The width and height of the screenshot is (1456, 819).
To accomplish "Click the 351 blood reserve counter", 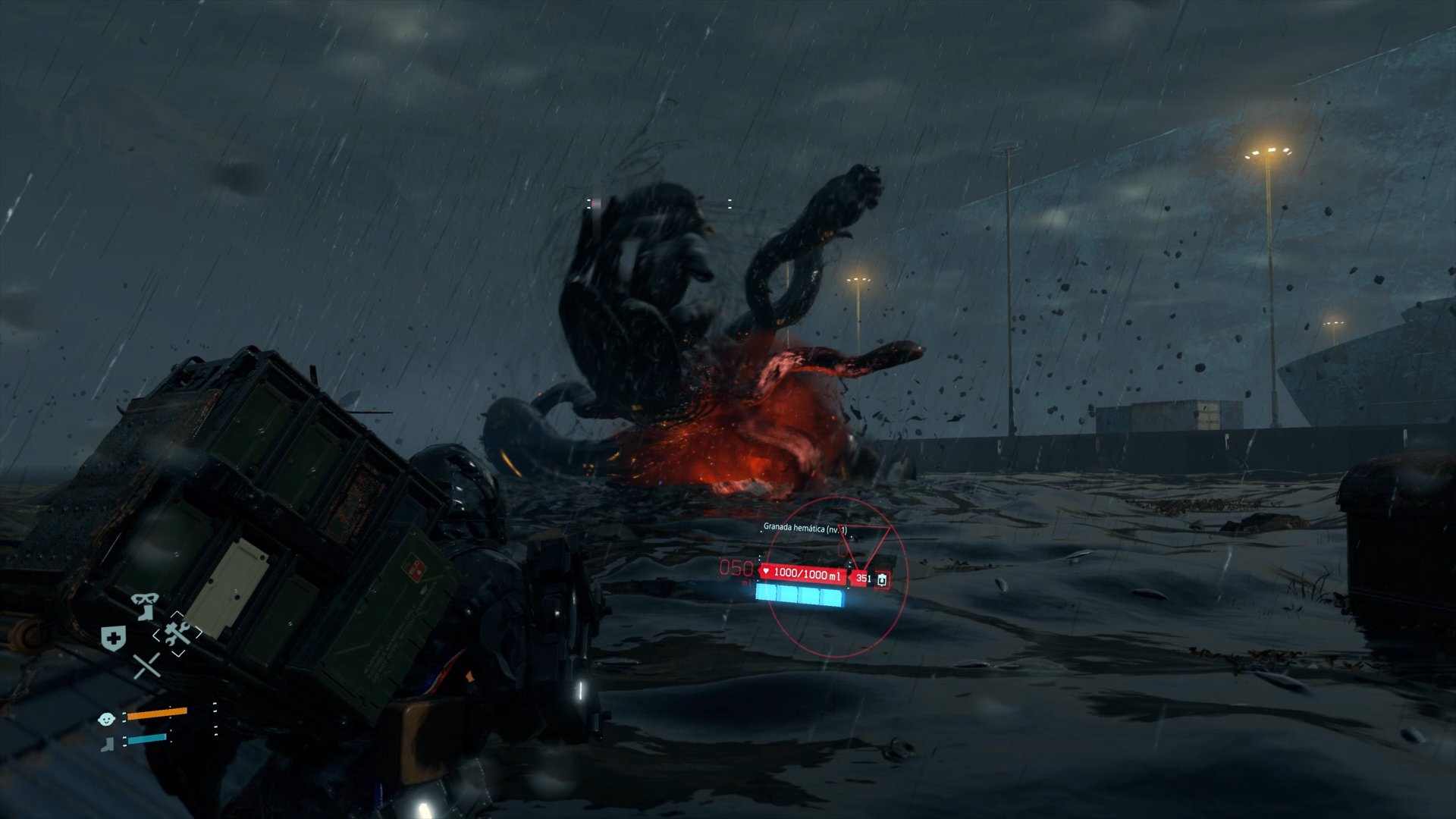I will tap(864, 578).
